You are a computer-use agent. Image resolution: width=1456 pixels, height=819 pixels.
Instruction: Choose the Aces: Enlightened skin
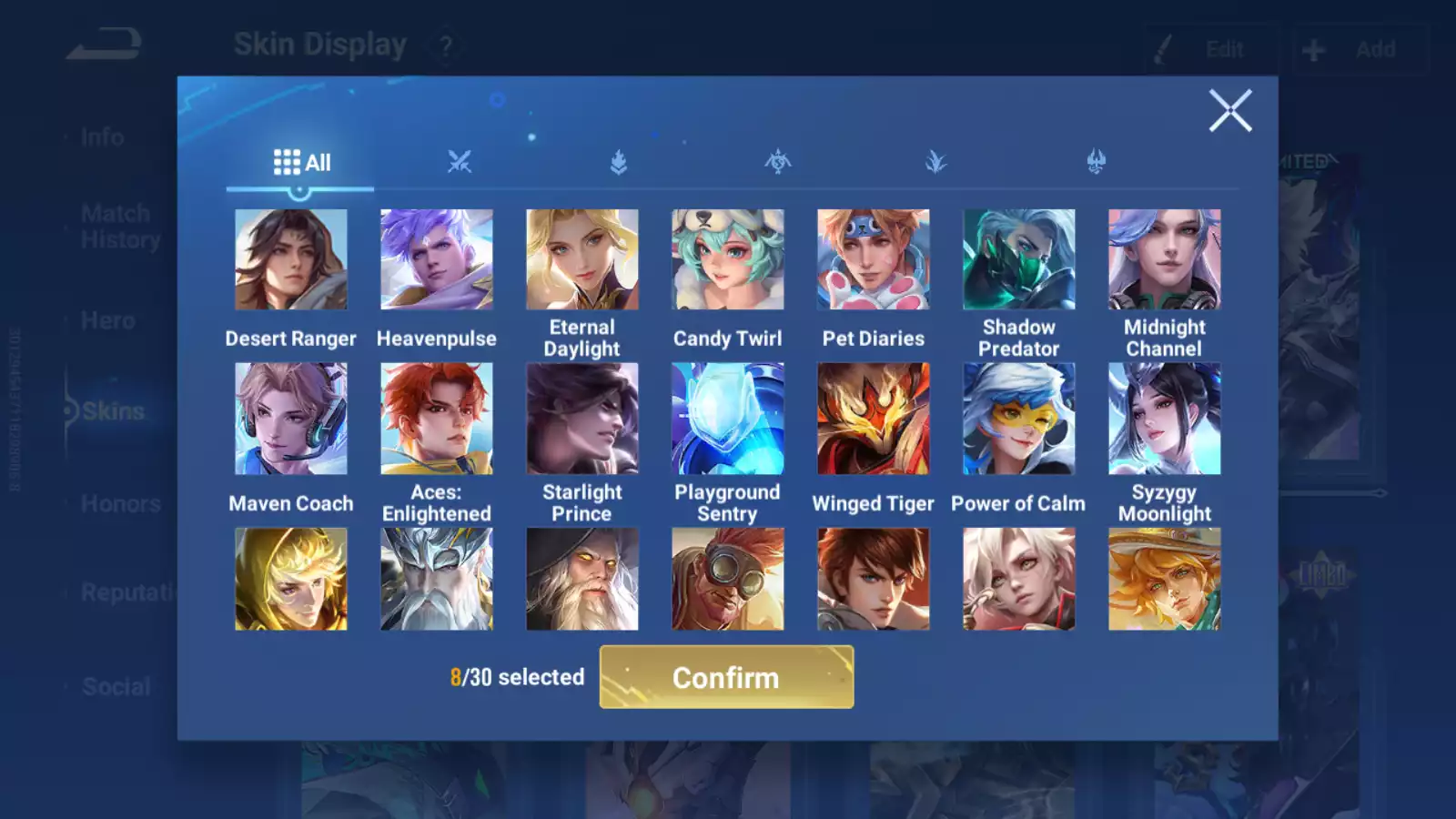tap(437, 419)
